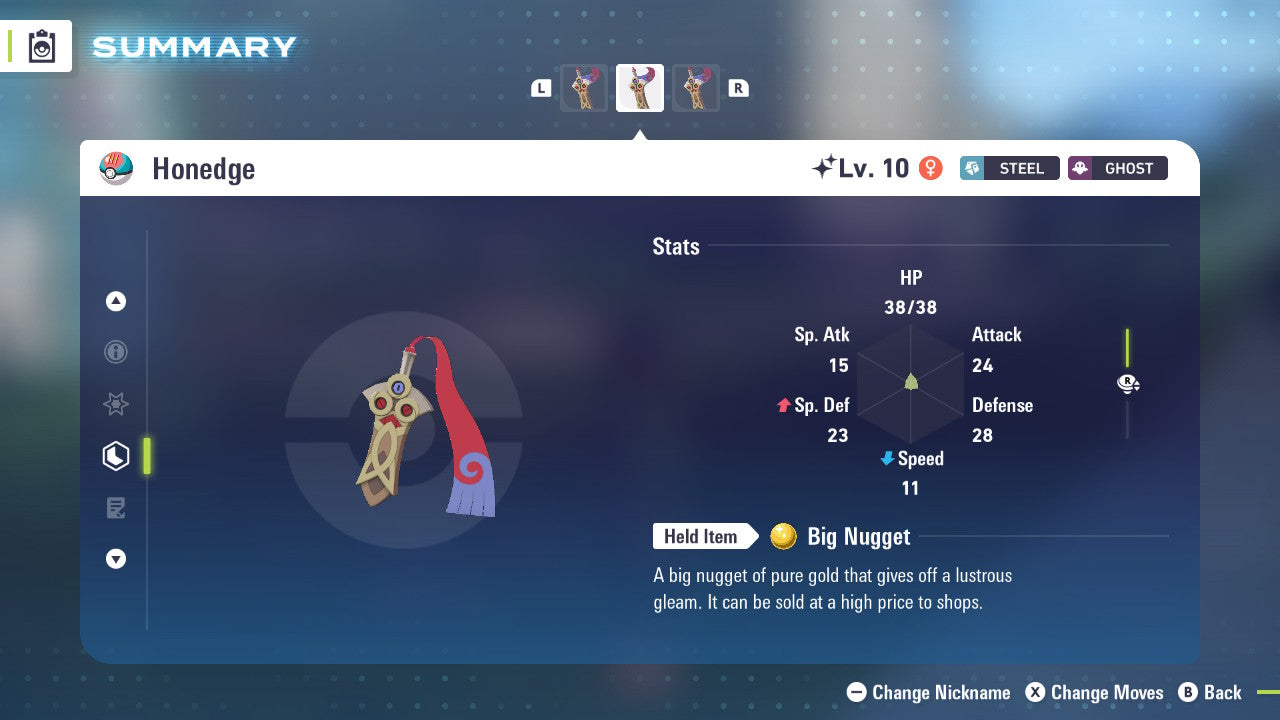Click the red arrow next to Sp. Def
The width and height of the screenshot is (1280, 720).
point(784,405)
